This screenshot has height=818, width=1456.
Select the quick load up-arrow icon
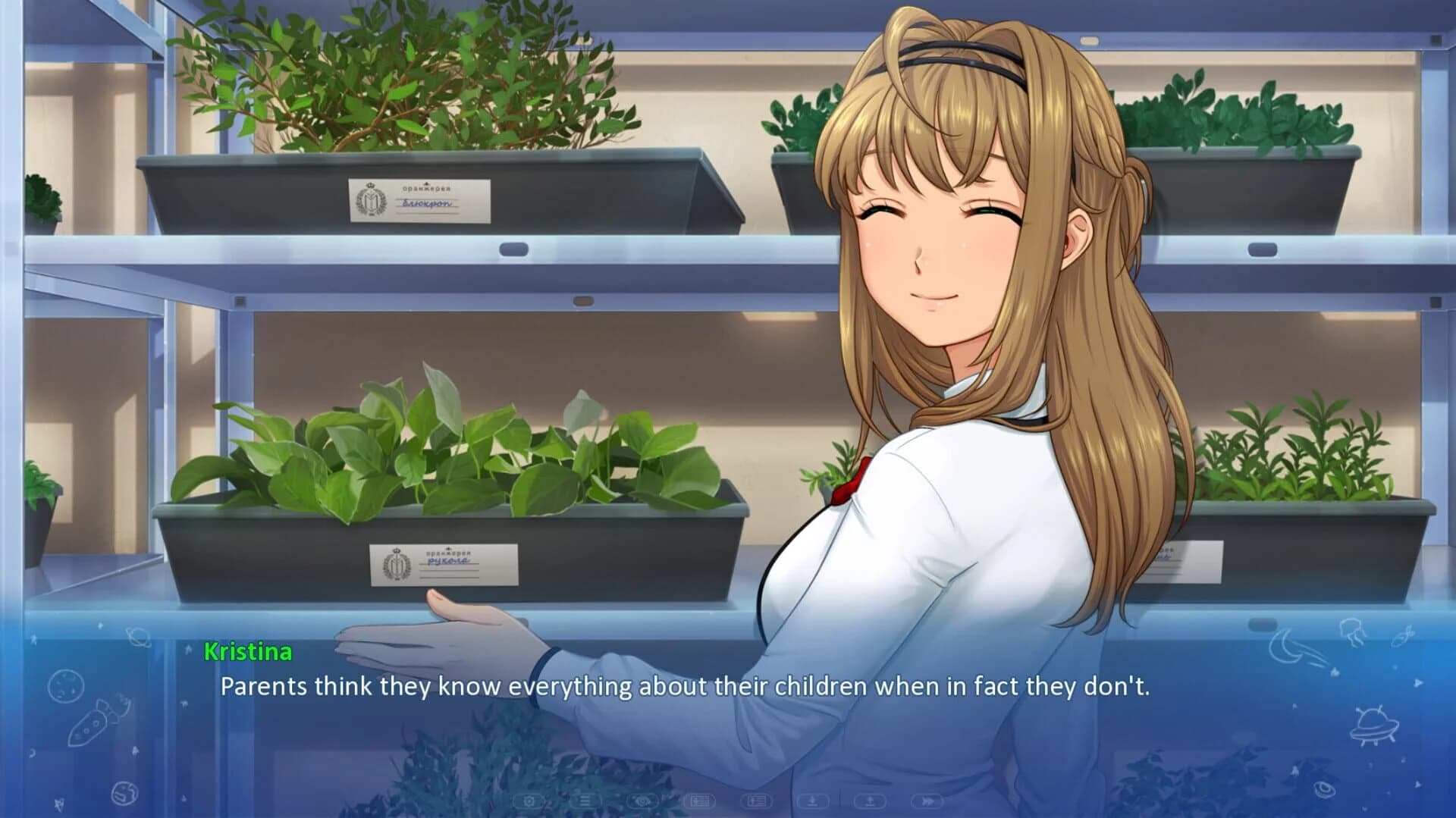[871, 800]
